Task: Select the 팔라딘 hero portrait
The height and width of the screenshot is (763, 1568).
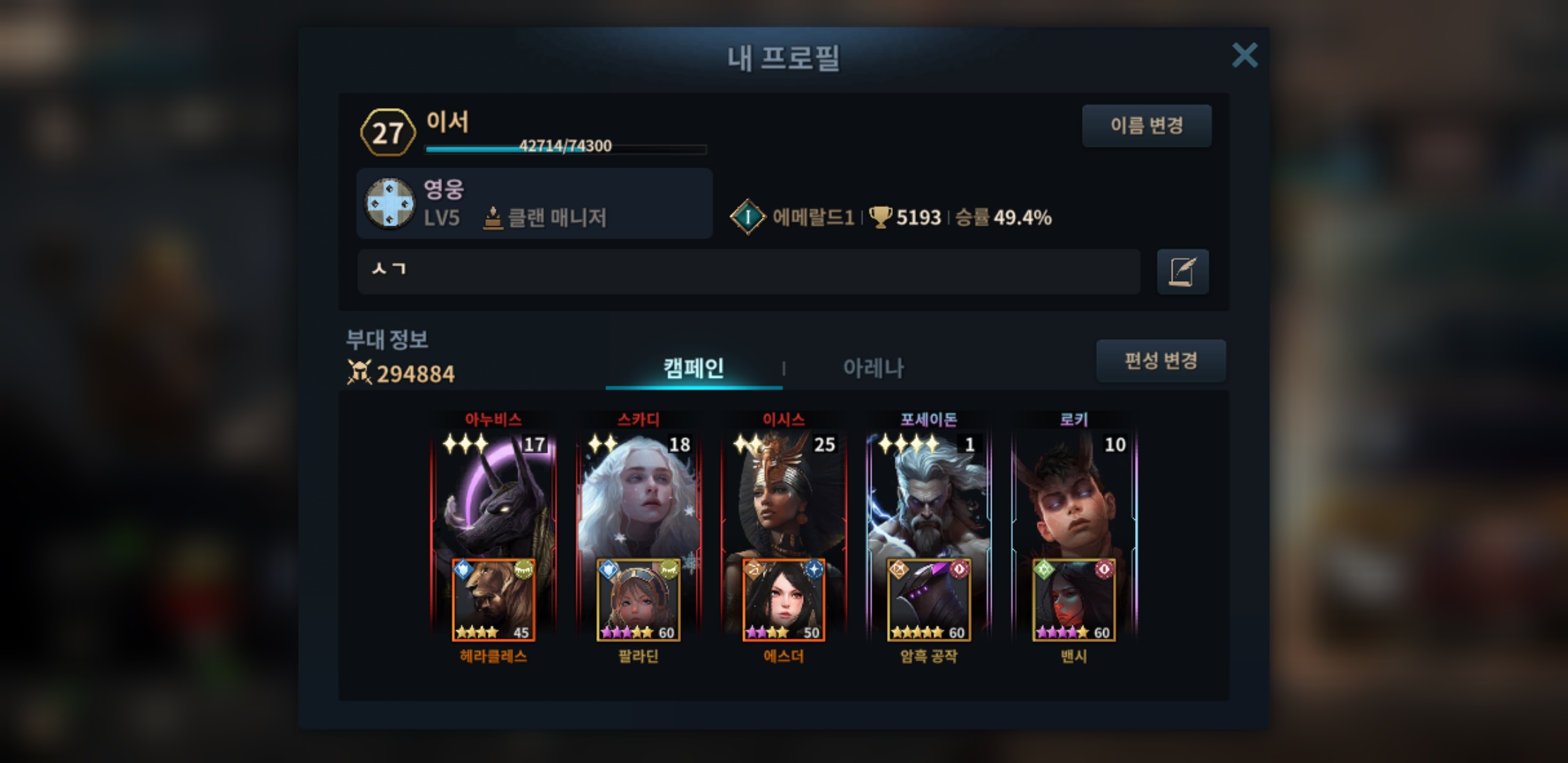Action: pos(639,601)
